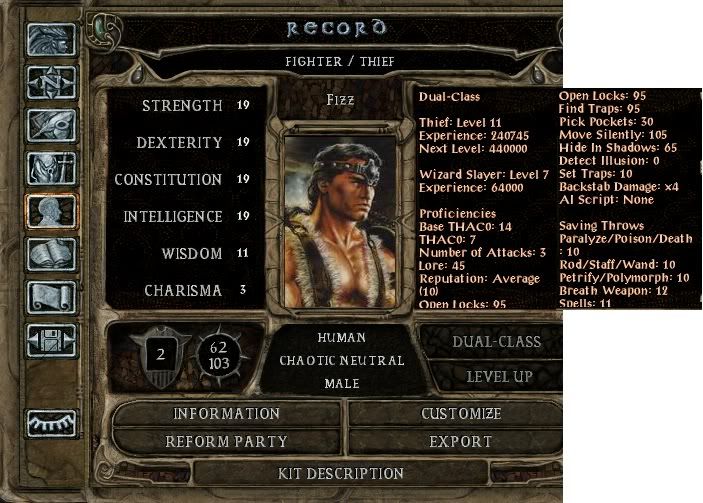Screen dimensions: 703x503
Task: Rest the party with the closed-eye icon
Action: point(47,421)
